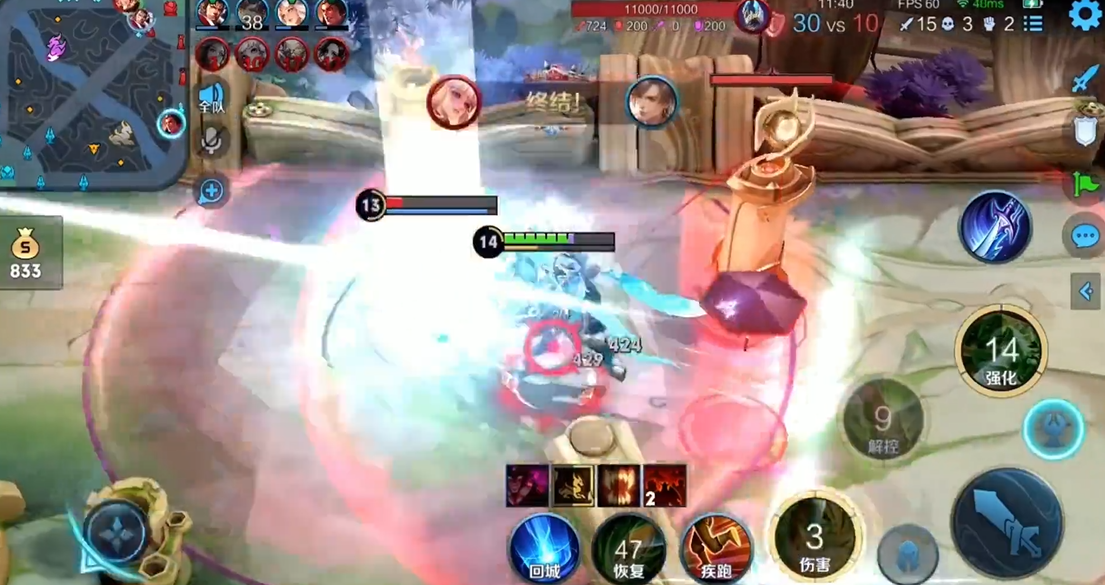Open the chat bubble quick messages
Image resolution: width=1105 pixels, height=585 pixels.
point(1085,236)
